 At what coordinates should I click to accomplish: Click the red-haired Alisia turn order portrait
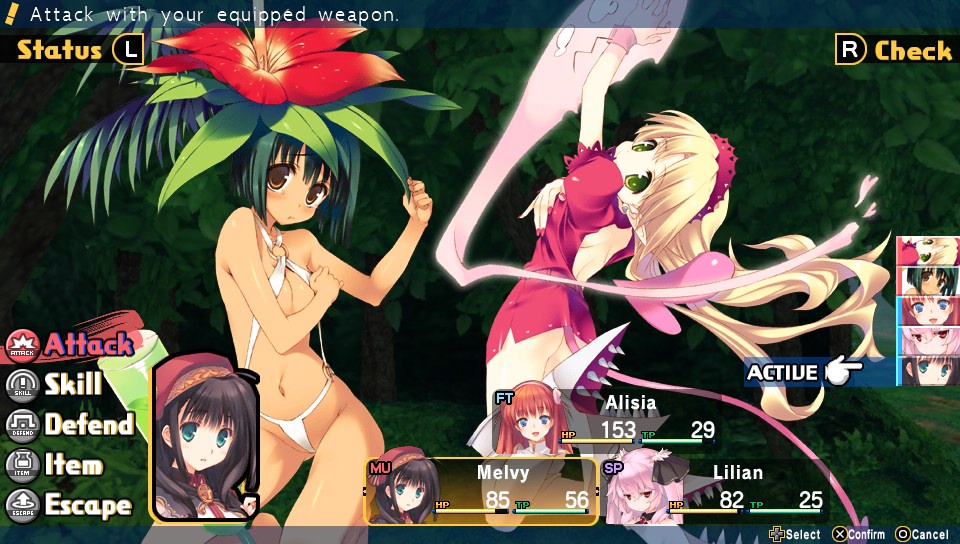point(930,311)
